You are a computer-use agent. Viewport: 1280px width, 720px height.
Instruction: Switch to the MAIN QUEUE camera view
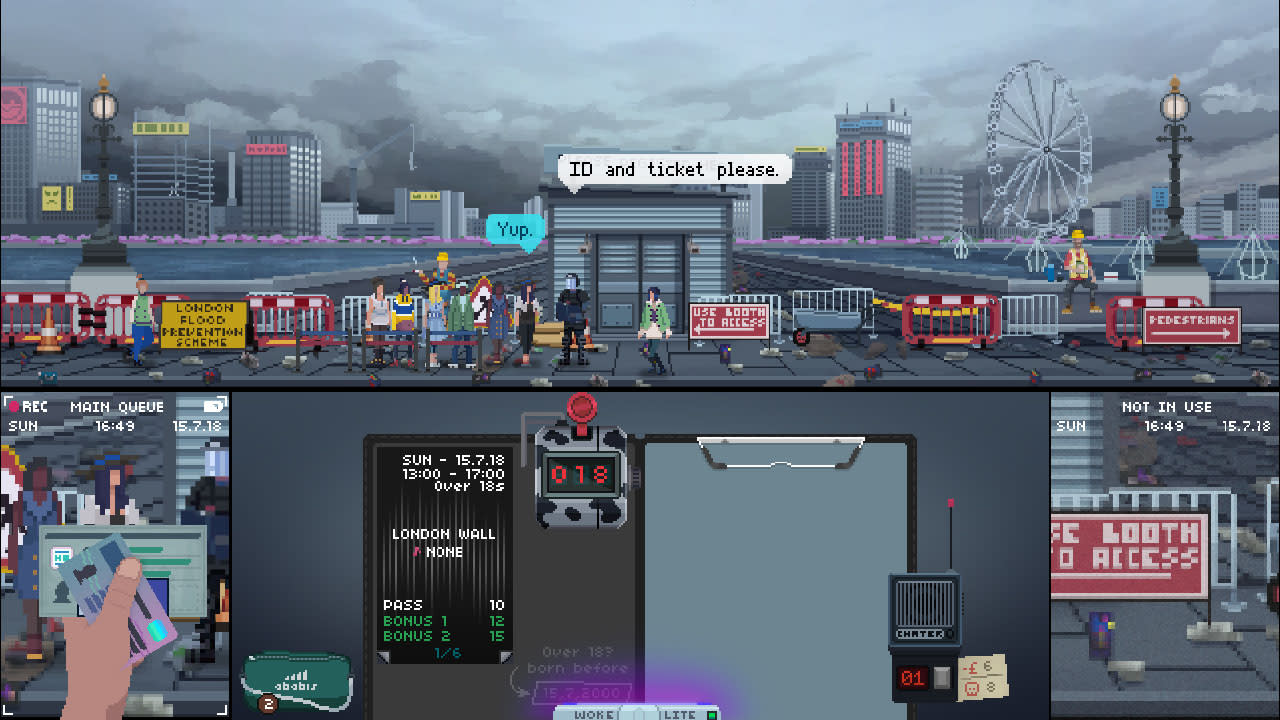pyautogui.click(x=115, y=406)
